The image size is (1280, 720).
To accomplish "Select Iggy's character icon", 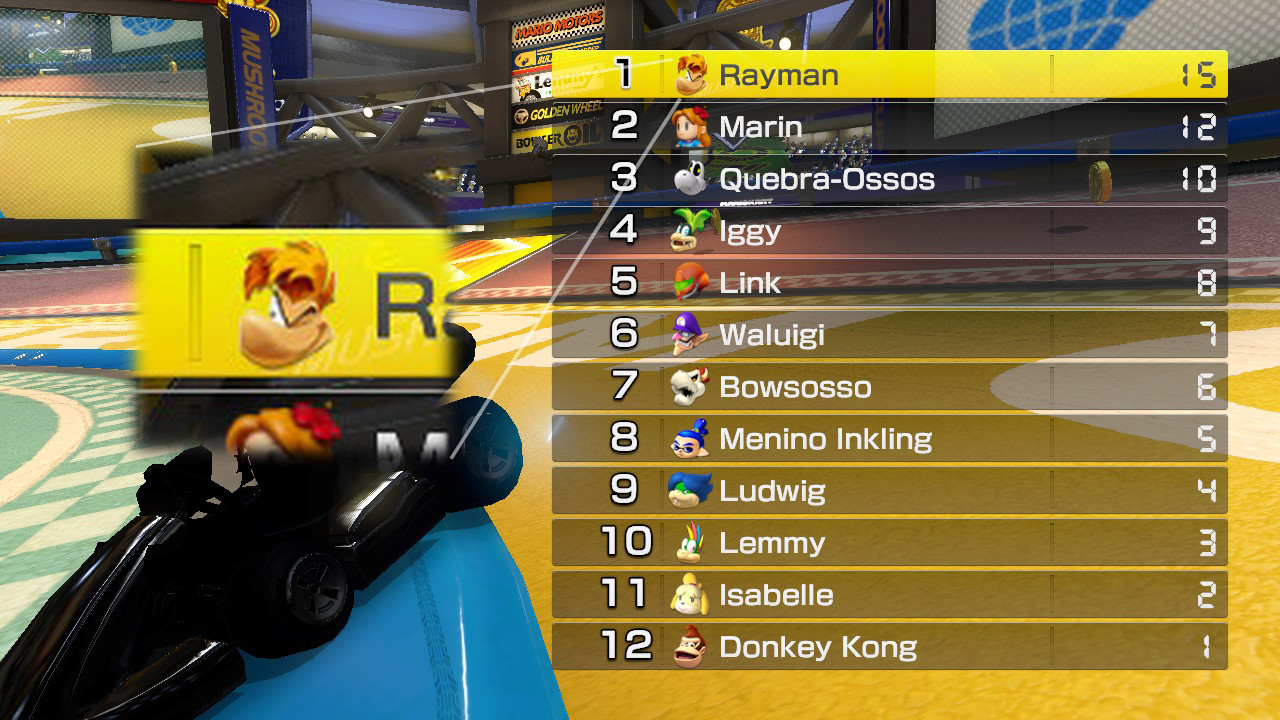I will coord(689,230).
